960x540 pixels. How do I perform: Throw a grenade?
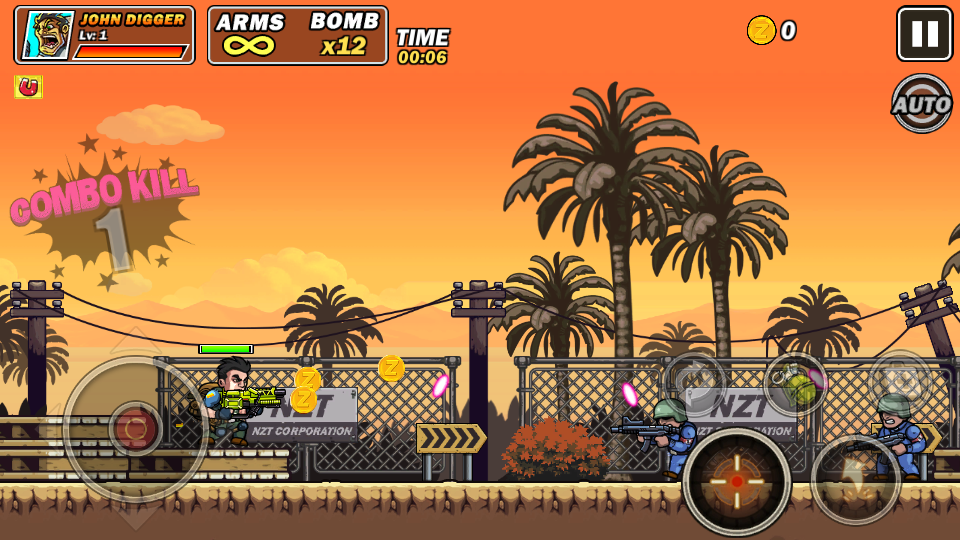795,385
